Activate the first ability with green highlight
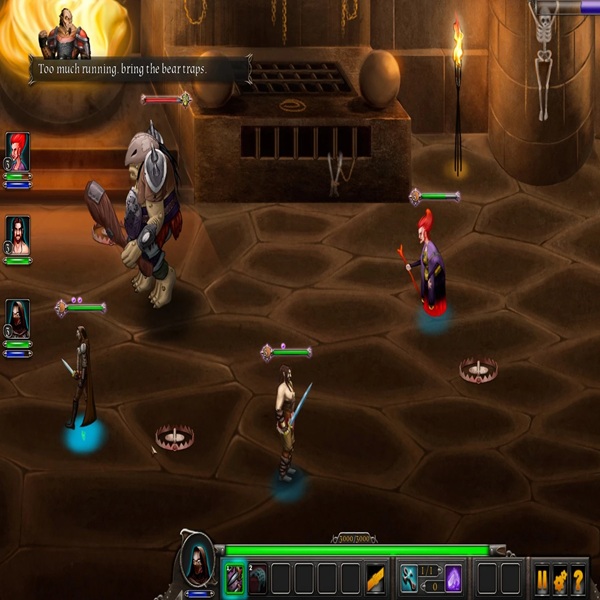600x600 pixels. 234,578
